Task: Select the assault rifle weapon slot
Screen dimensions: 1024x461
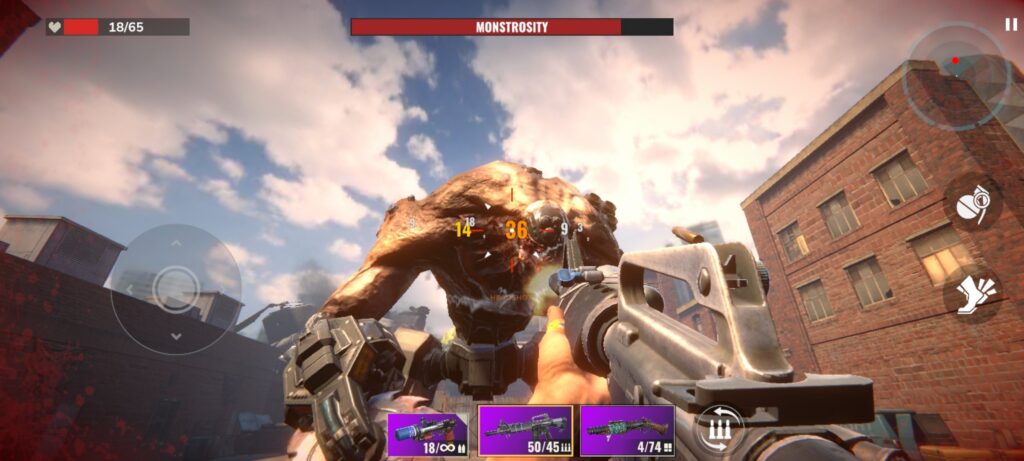Action: point(525,431)
